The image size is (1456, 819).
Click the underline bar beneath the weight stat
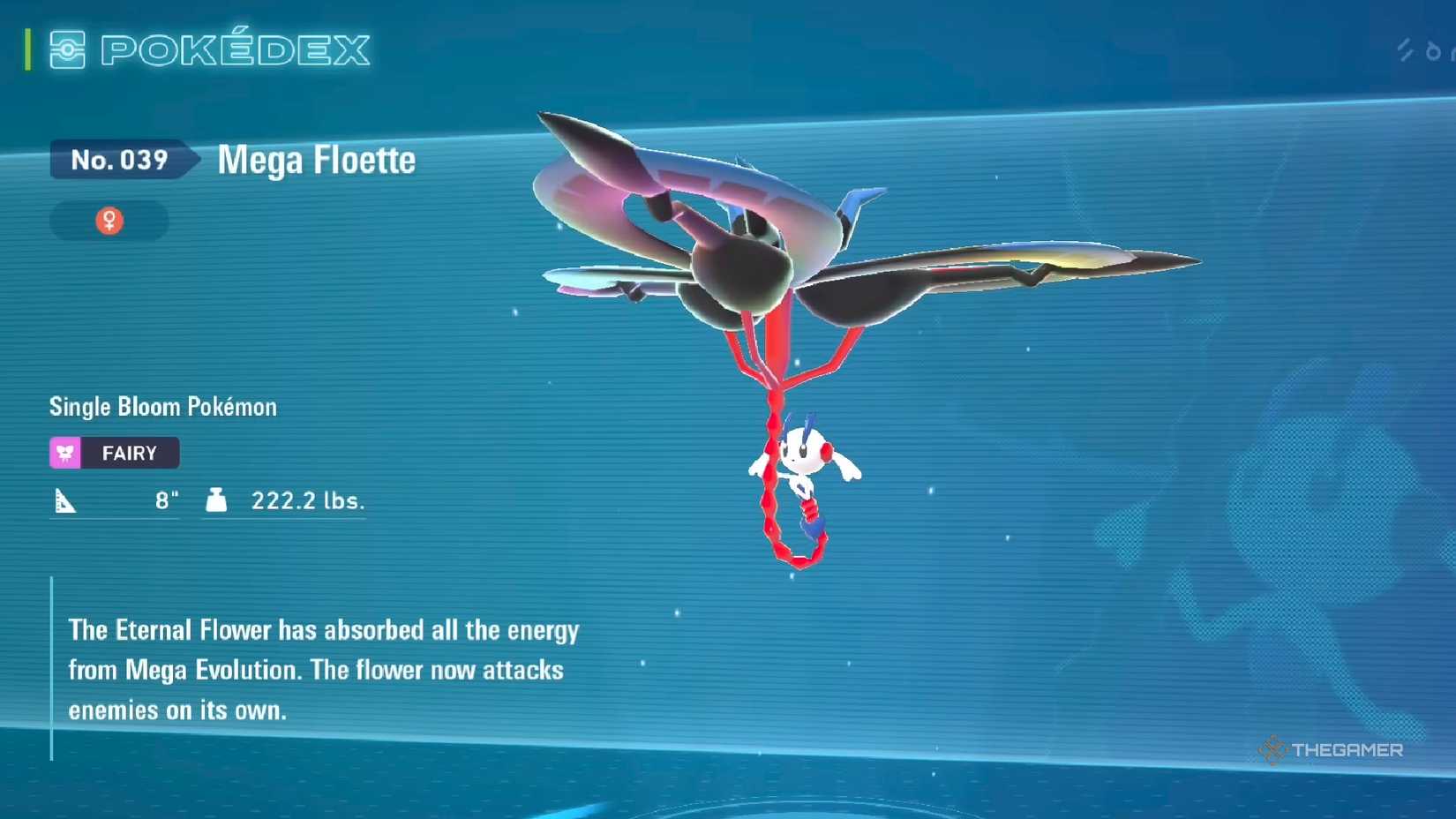click(283, 521)
